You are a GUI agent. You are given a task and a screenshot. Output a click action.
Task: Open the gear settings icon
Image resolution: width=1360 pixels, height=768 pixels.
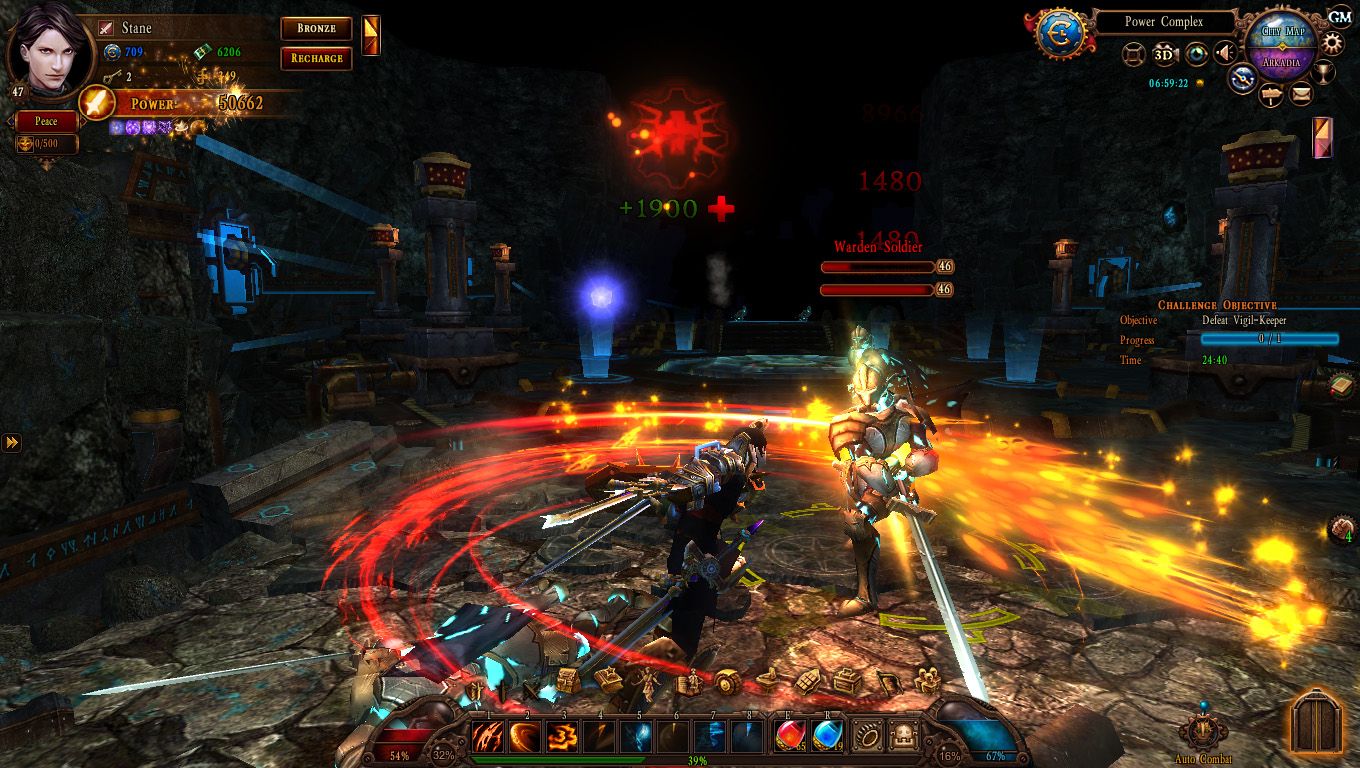(x=1333, y=43)
